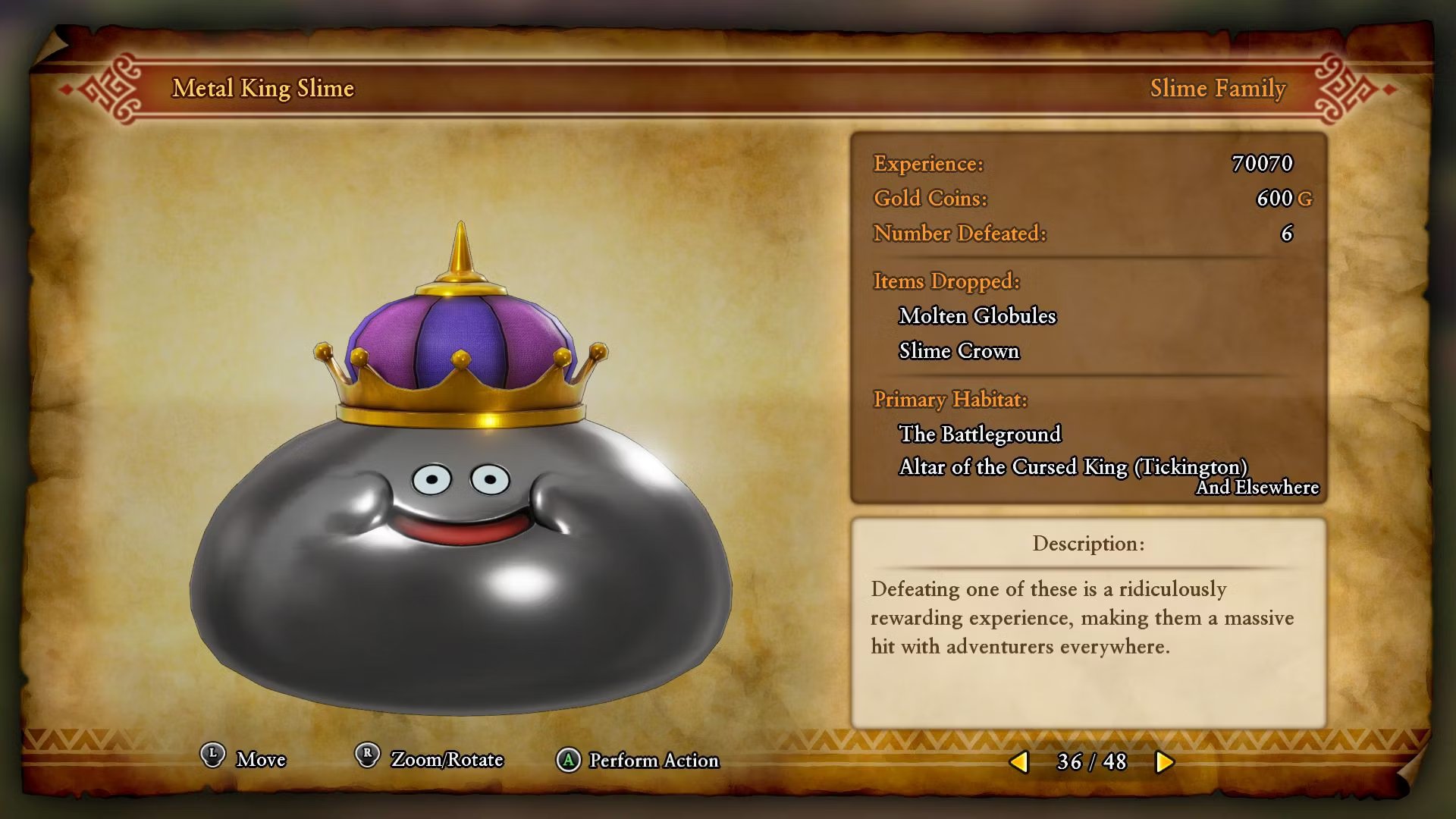Toggle the Description panel visibility
1456x819 pixels.
tap(1087, 544)
